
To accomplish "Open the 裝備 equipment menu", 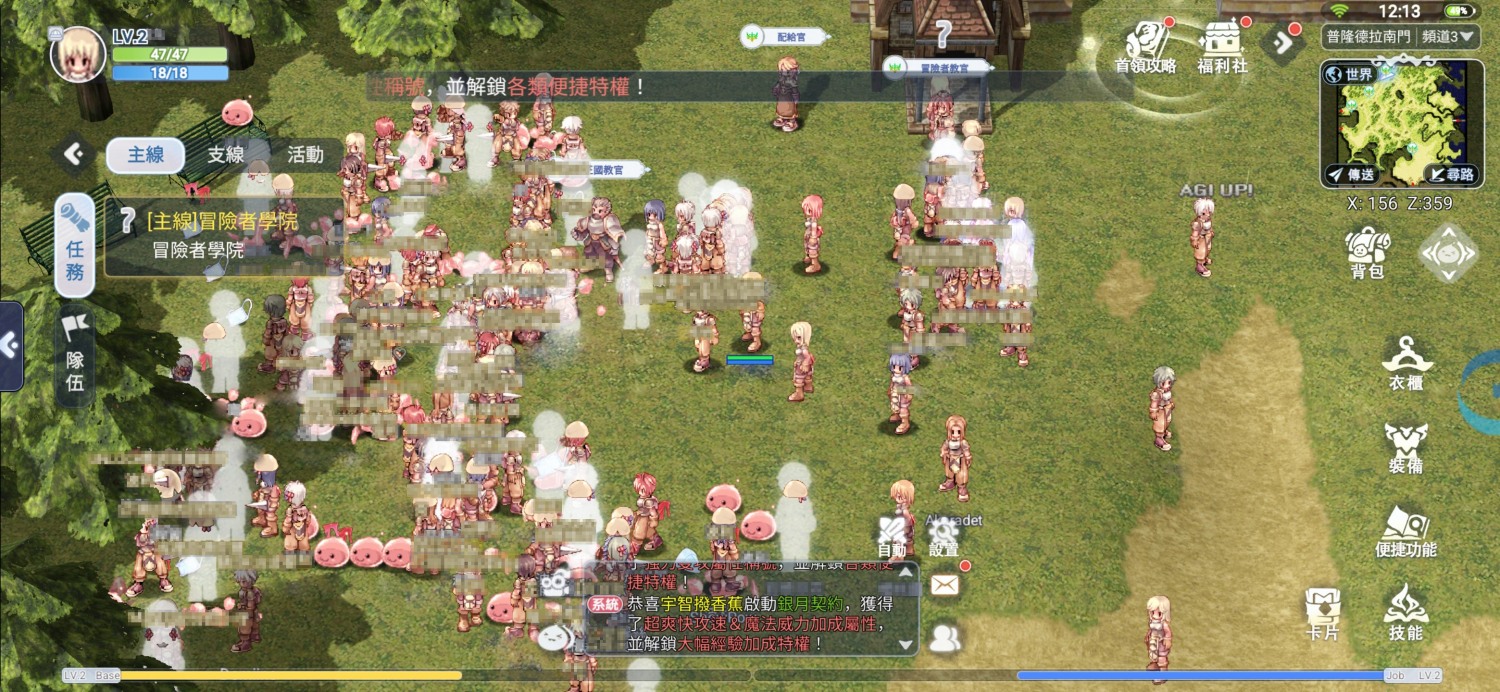I will (x=1405, y=447).
